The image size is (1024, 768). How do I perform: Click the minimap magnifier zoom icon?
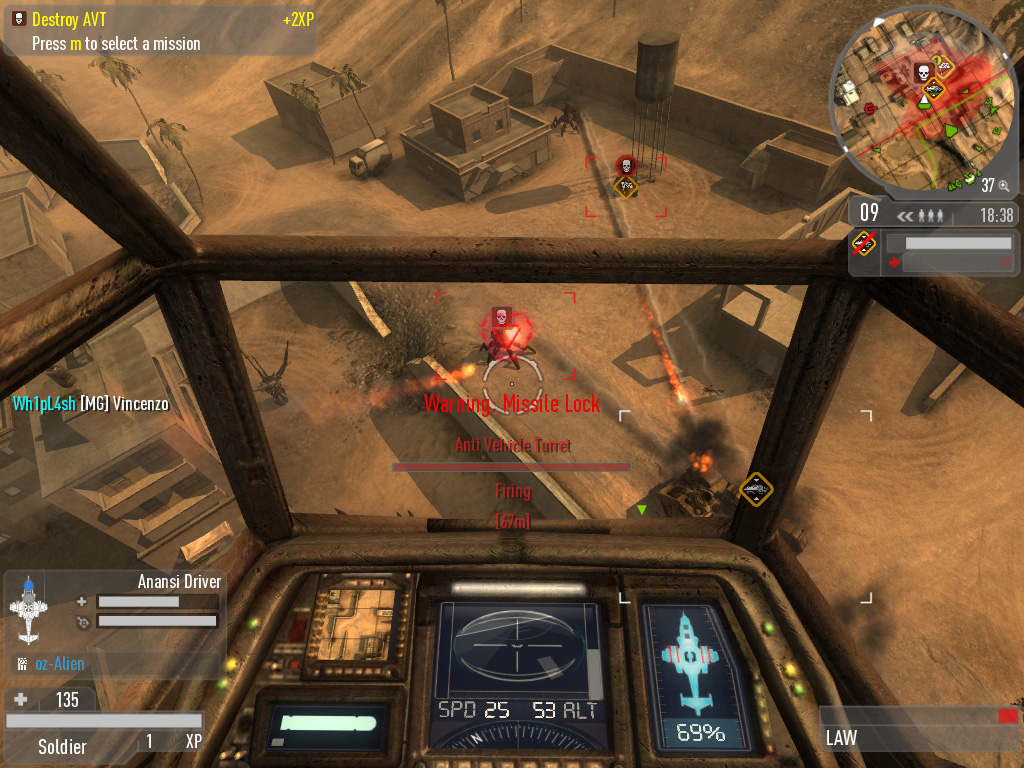click(1003, 185)
